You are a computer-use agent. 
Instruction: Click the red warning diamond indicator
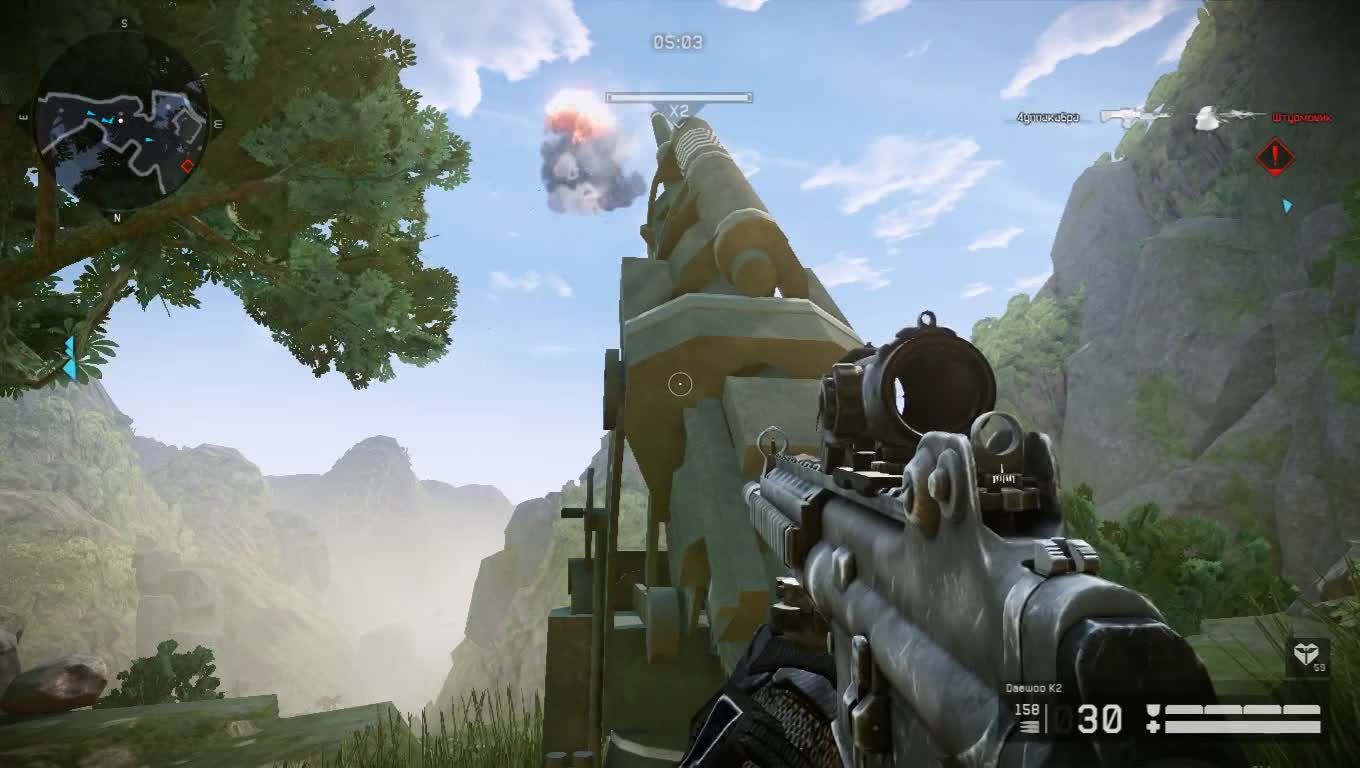pos(1276,158)
